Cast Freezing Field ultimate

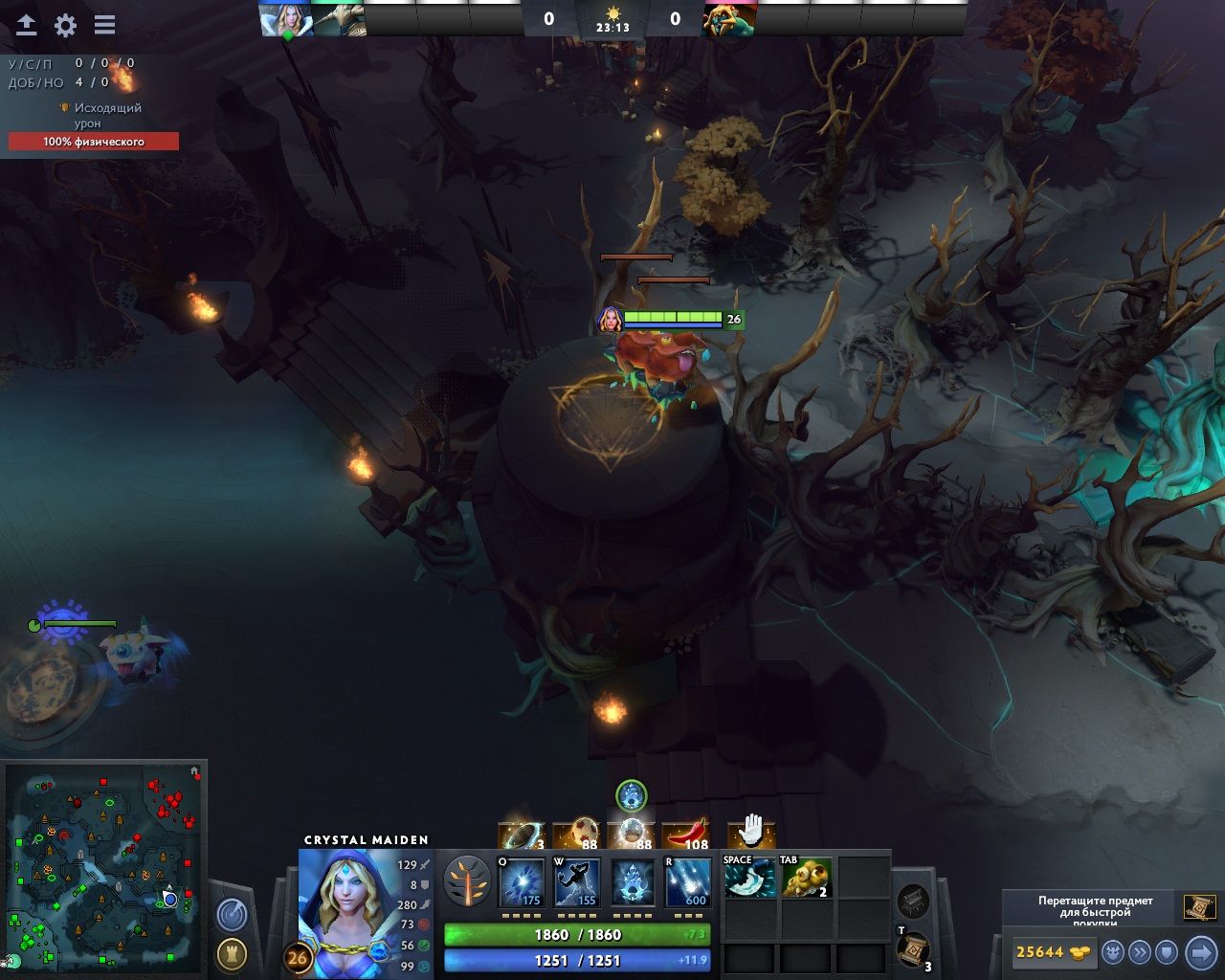[688, 882]
